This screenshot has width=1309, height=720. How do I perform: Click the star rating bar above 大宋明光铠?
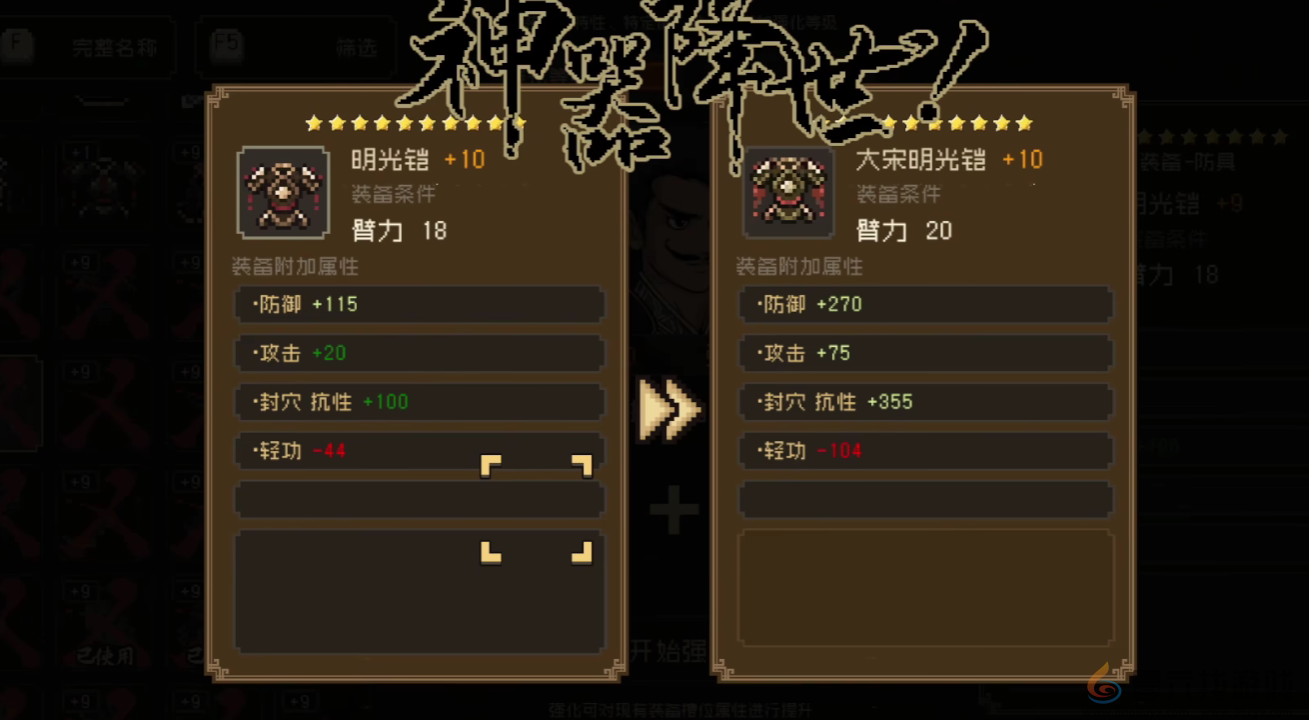coord(955,123)
